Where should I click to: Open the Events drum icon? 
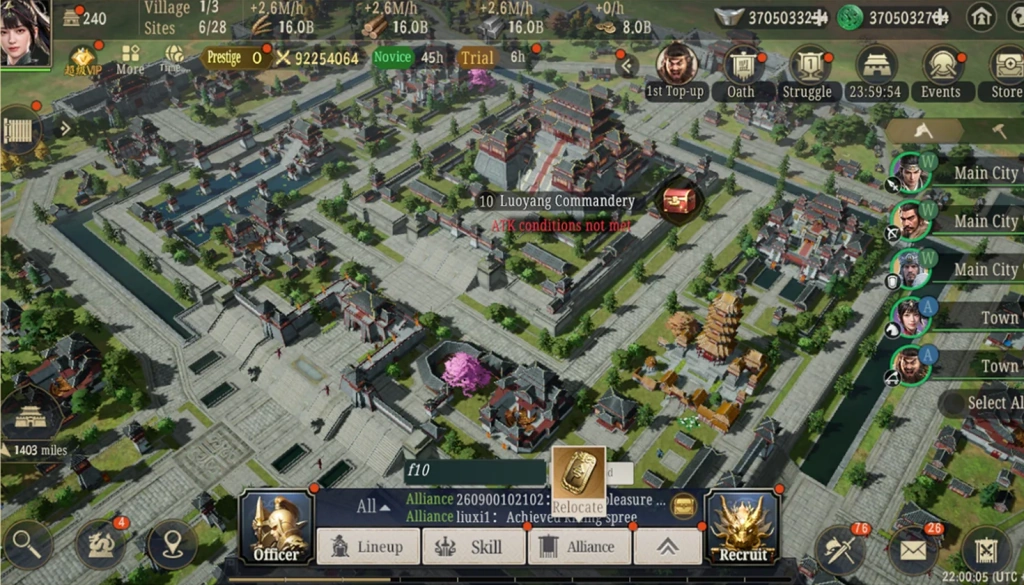point(941,67)
